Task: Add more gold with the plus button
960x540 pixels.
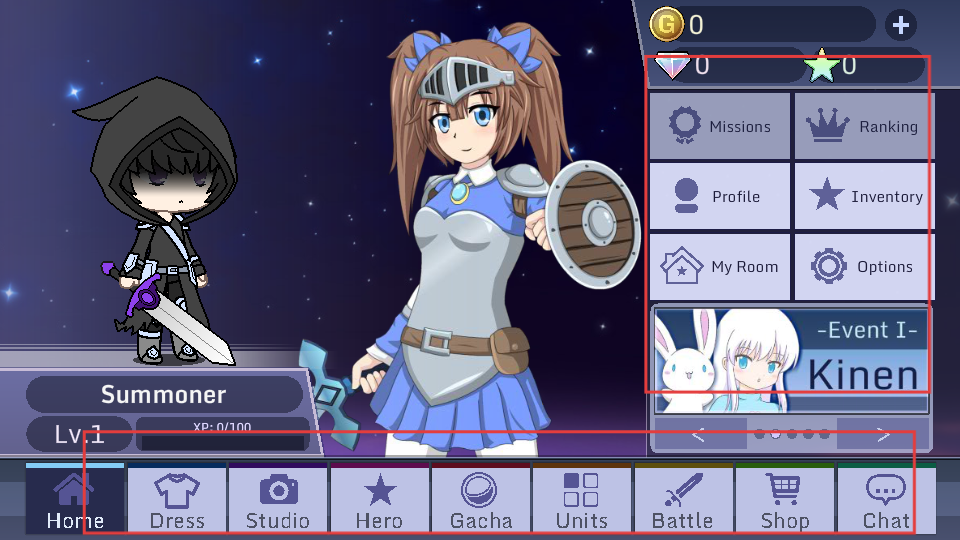Action: coord(900,25)
